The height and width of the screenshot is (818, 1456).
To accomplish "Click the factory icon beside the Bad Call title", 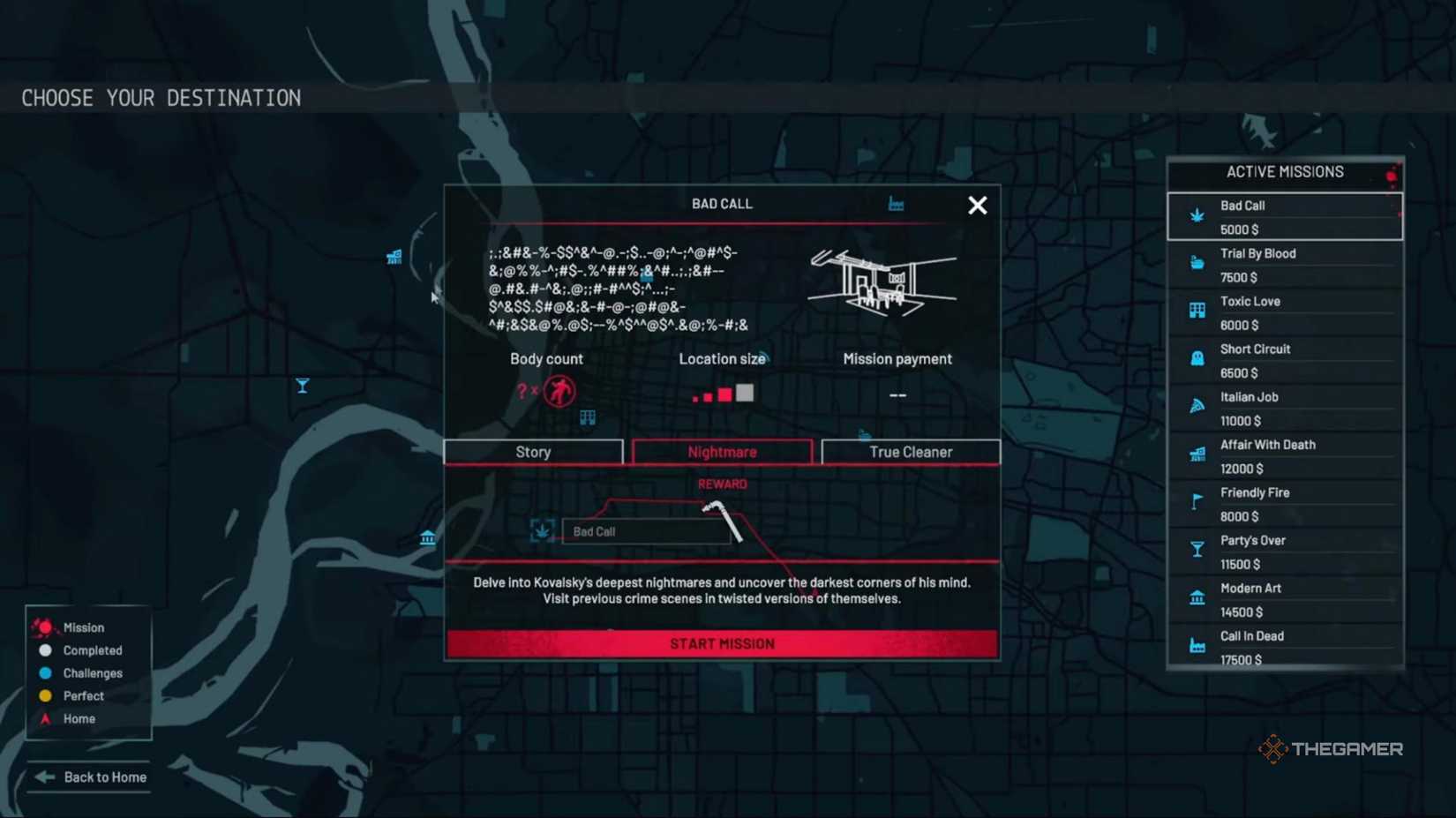I will tap(898, 203).
